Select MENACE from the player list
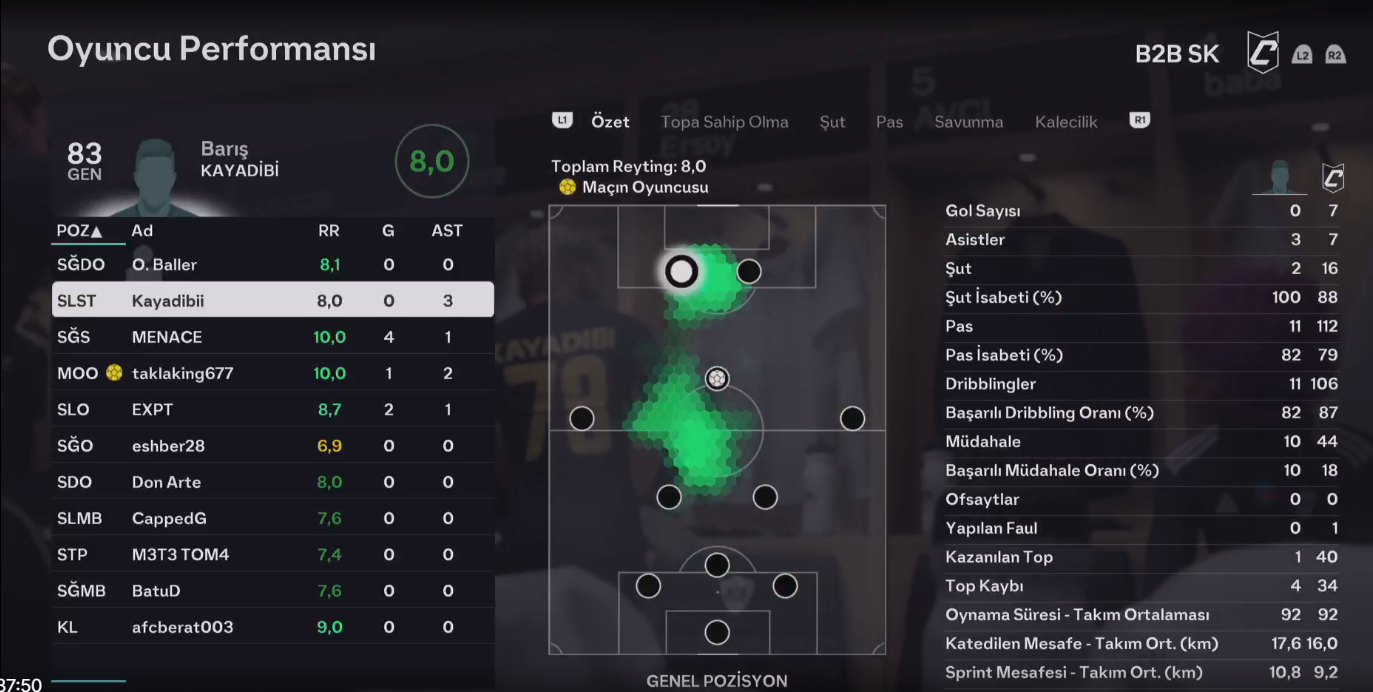 (x=272, y=337)
